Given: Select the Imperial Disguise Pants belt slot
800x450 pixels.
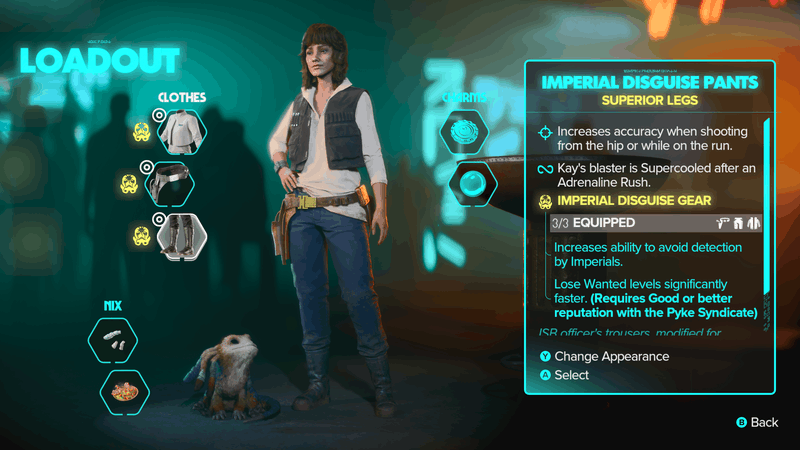Looking at the screenshot, I should (x=180, y=185).
